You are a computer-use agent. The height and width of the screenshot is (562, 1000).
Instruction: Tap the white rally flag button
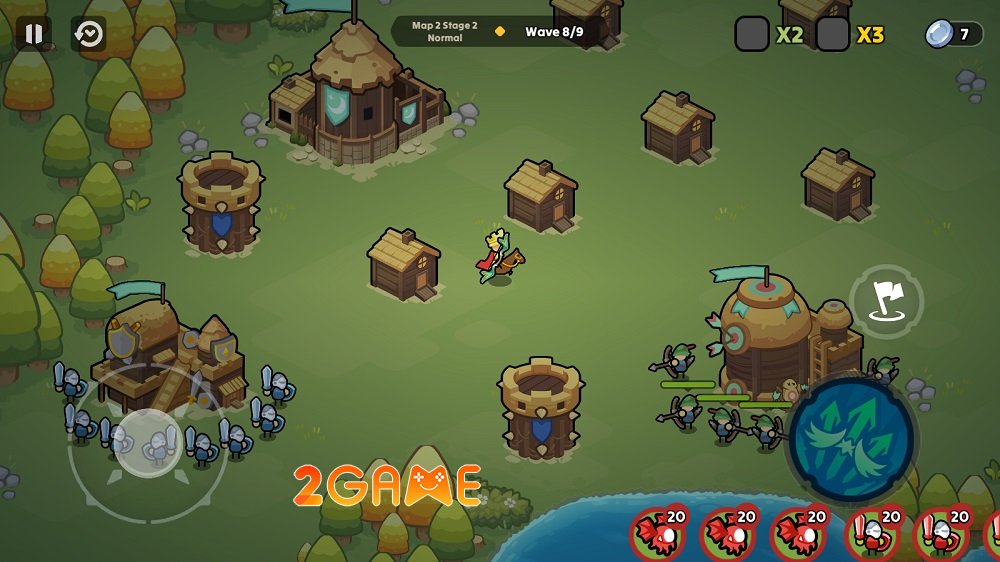point(887,300)
